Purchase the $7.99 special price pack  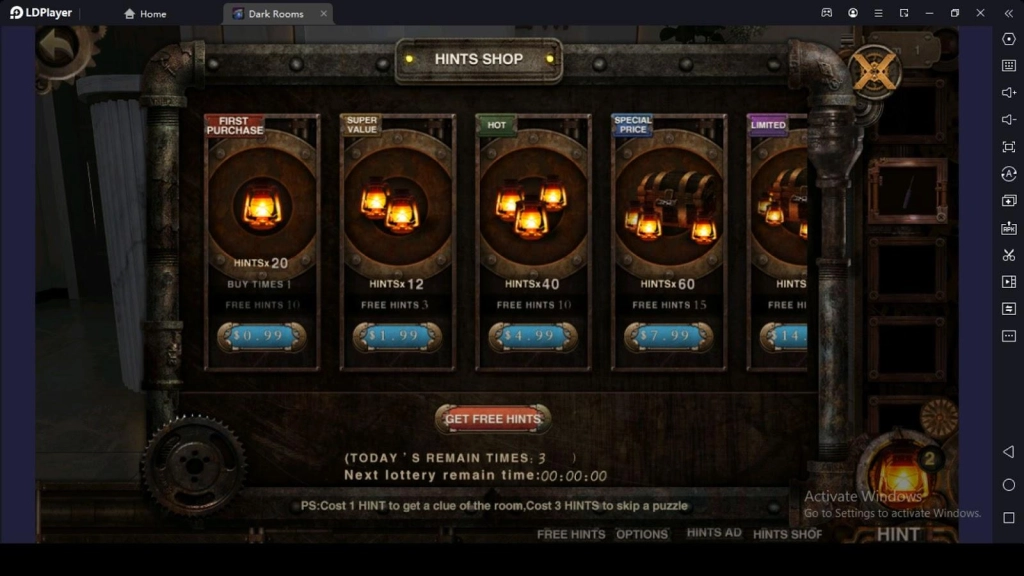668,336
